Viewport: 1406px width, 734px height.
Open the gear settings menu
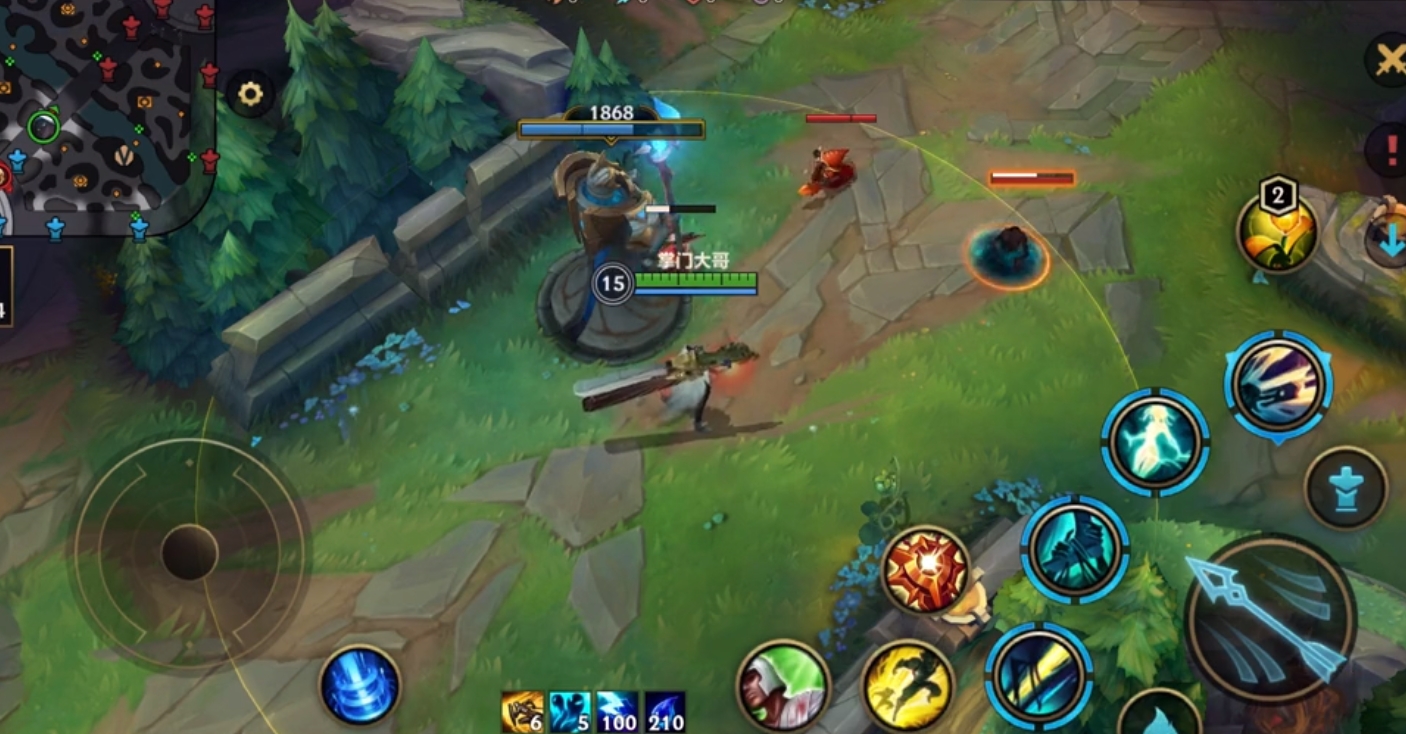pos(249,95)
